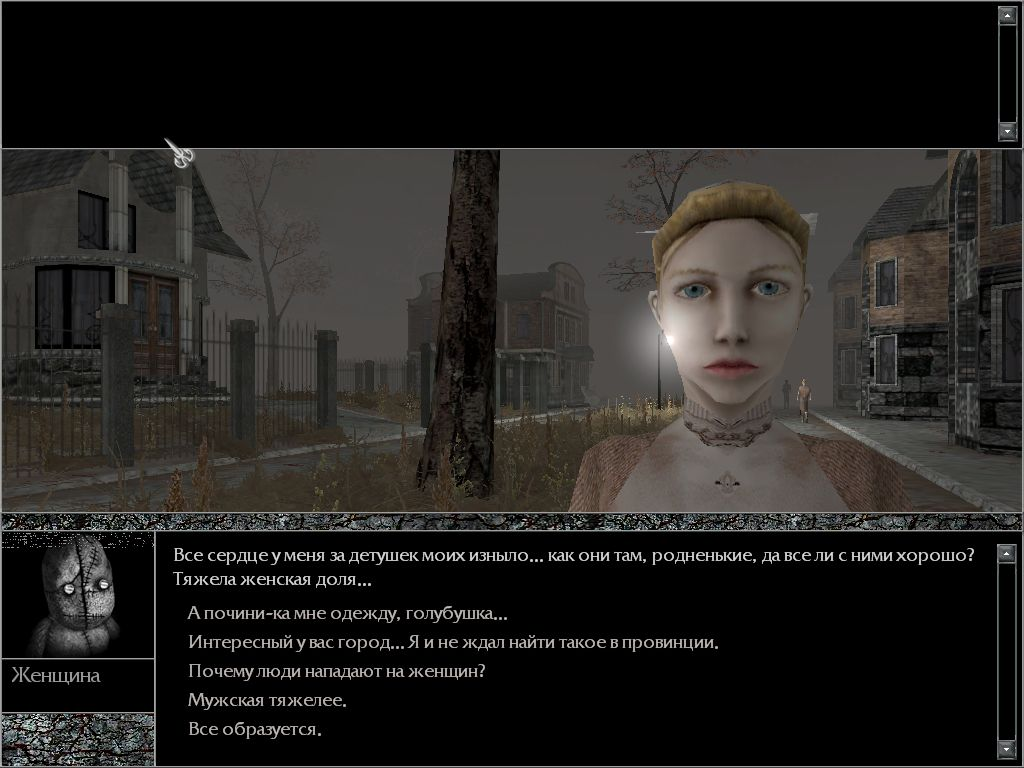Answer with "Мужская тяжелее."
Screen dimensions: 1024x768
267,700
